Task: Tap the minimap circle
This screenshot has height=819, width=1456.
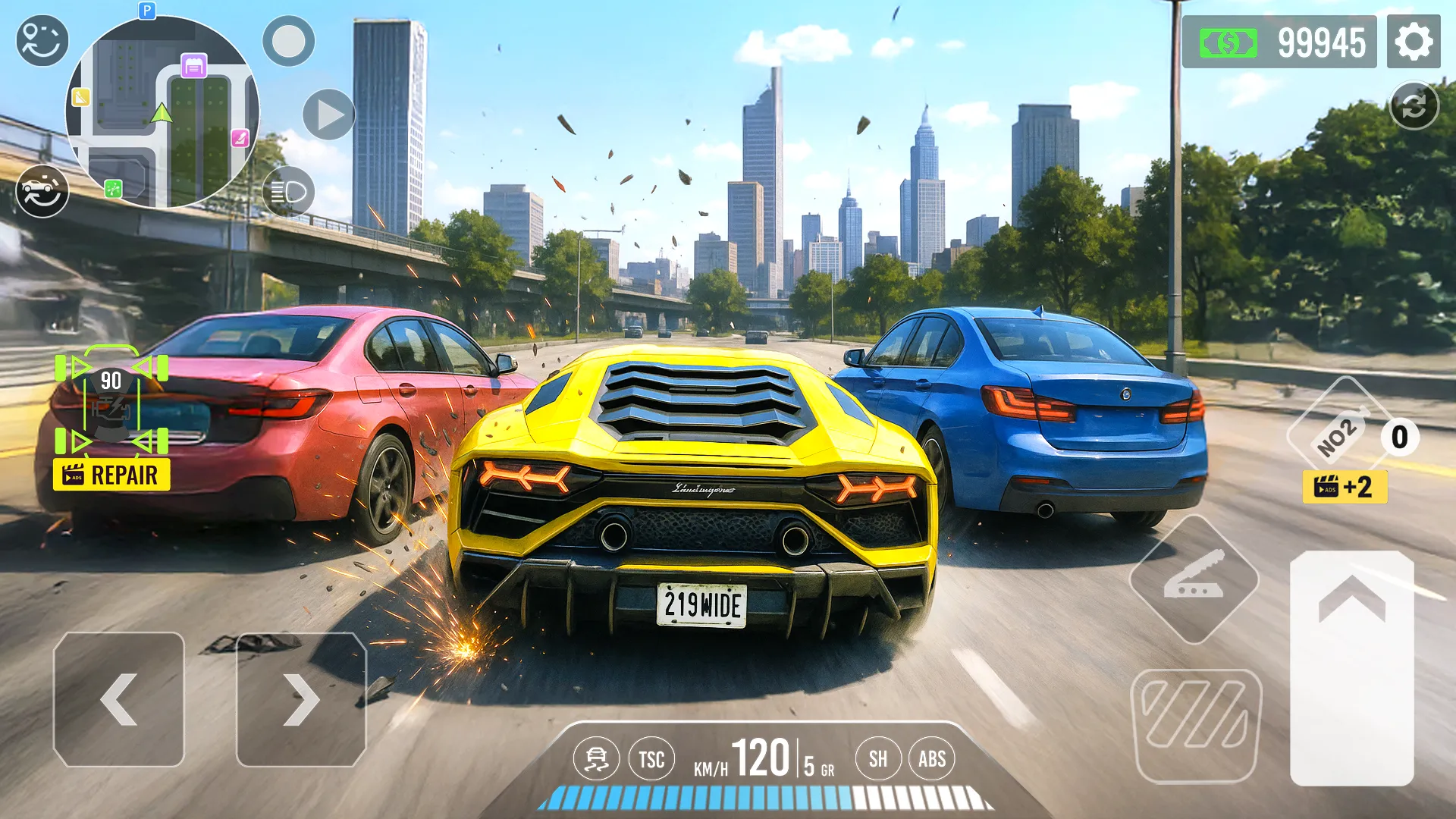Action: pos(159,114)
